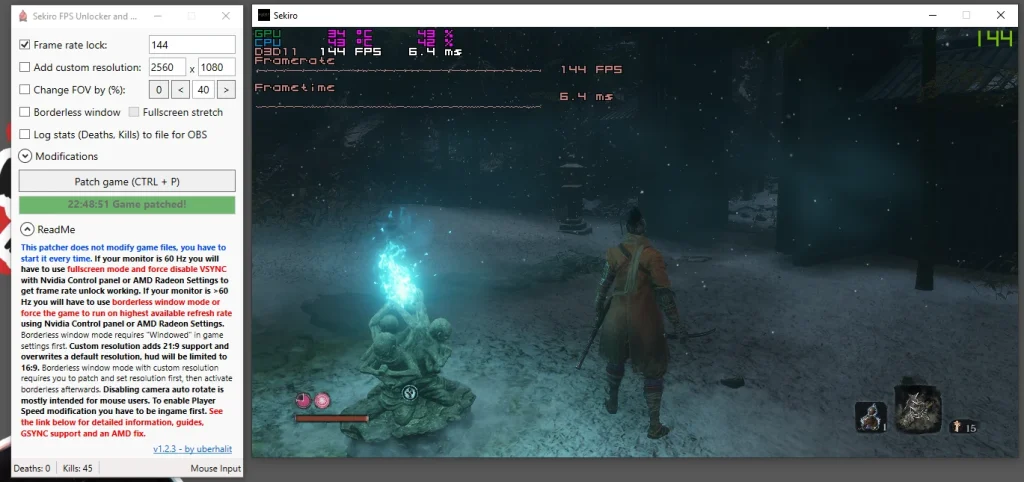Screen dimensions: 1024x482
Task: Click the Patch game (CTRL + P) button
Action: [127, 181]
